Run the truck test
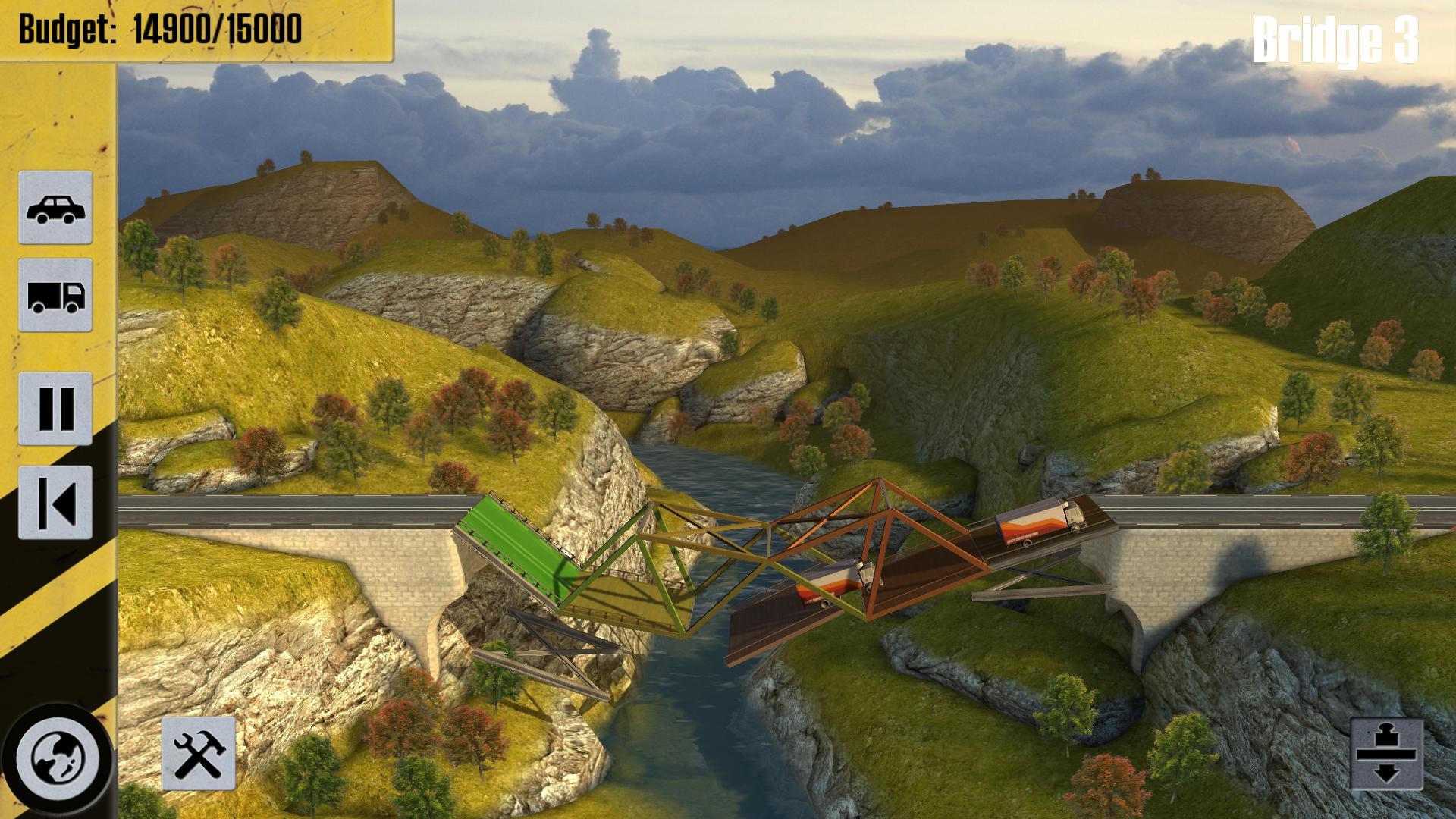1456x819 pixels. (55, 295)
